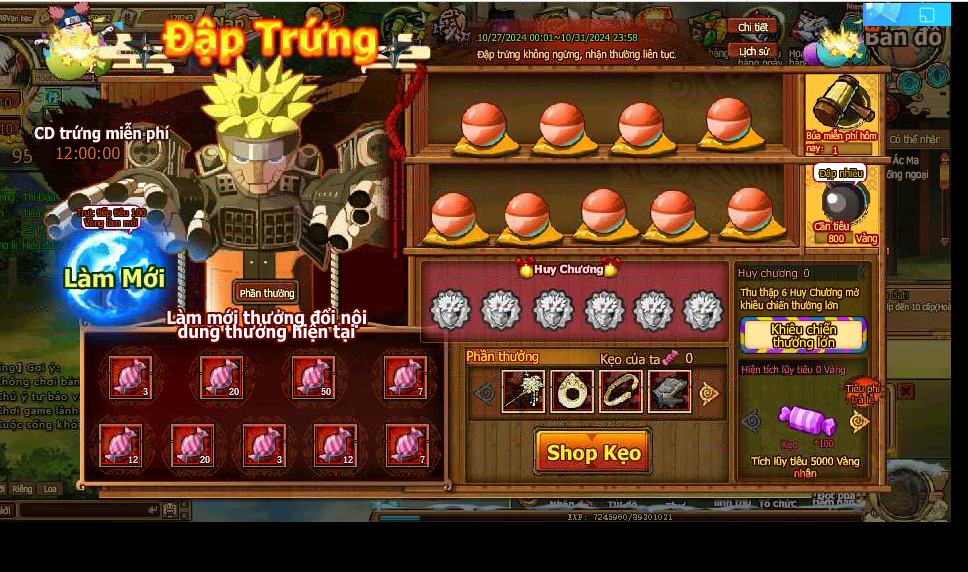This screenshot has width=968, height=572.
Task: Switch to the Riêng chat tab
Action: [22, 489]
